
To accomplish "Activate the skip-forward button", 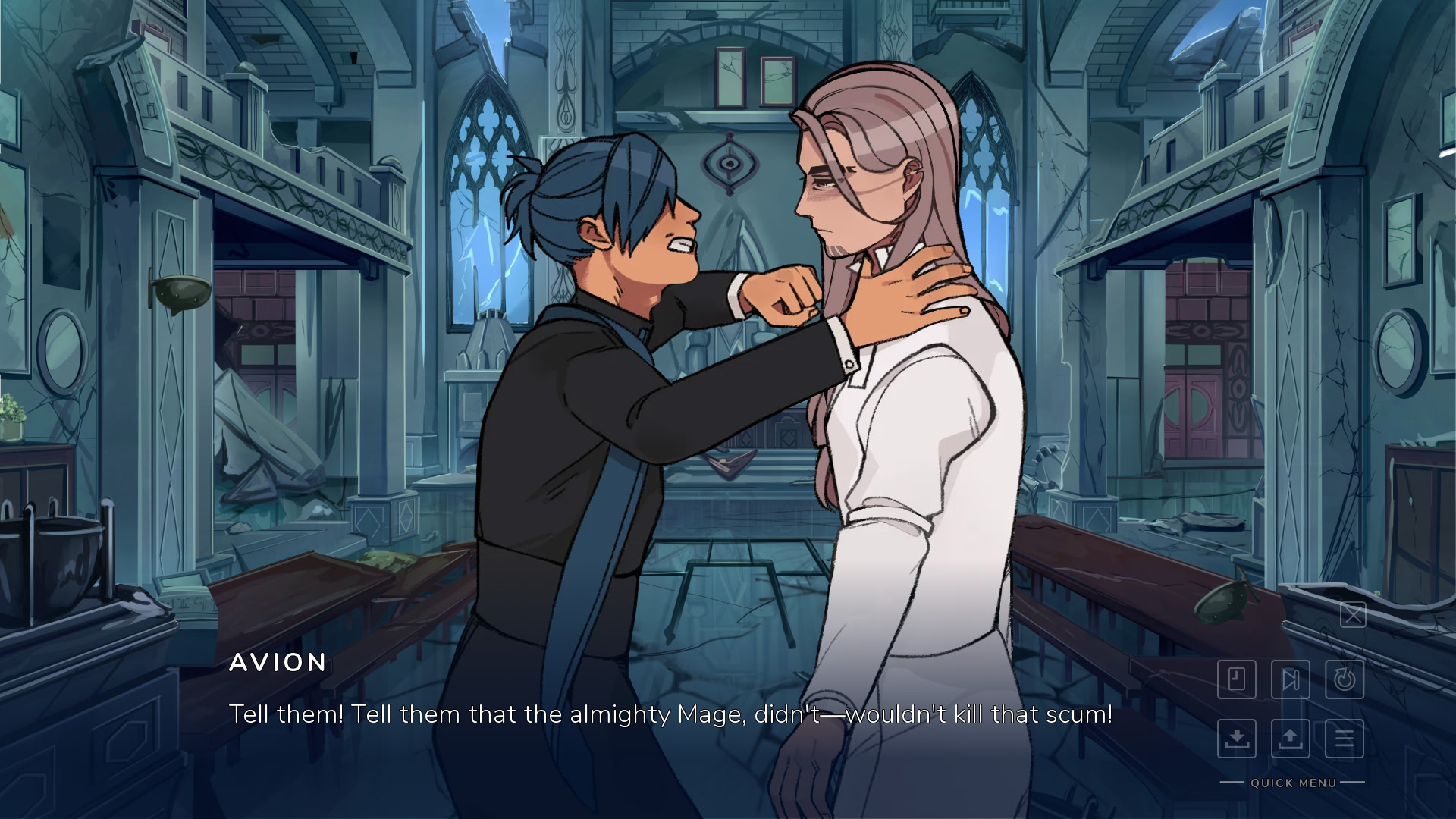I will 1291,679.
